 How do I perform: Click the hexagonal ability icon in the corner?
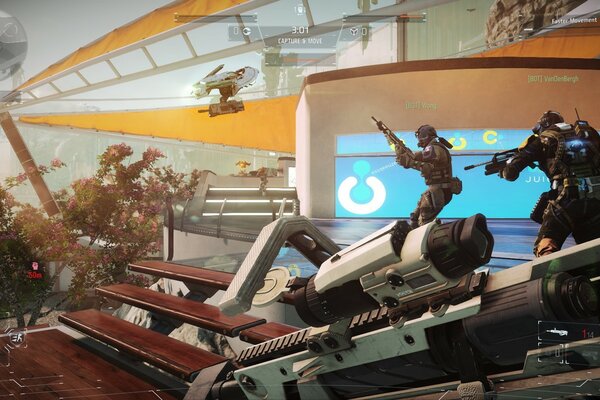[x=18, y=339]
